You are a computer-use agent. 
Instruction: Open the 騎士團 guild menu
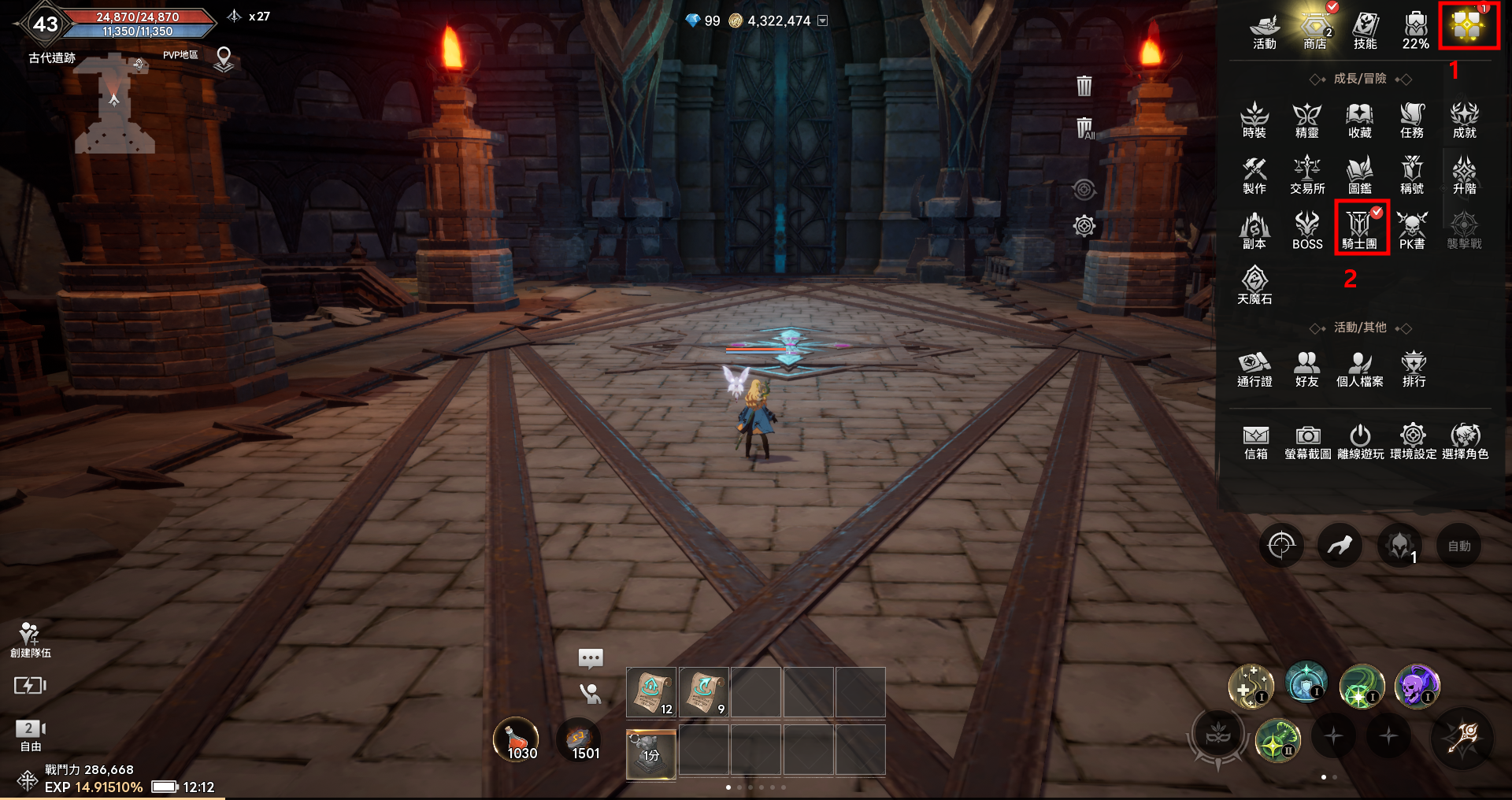point(1359,229)
